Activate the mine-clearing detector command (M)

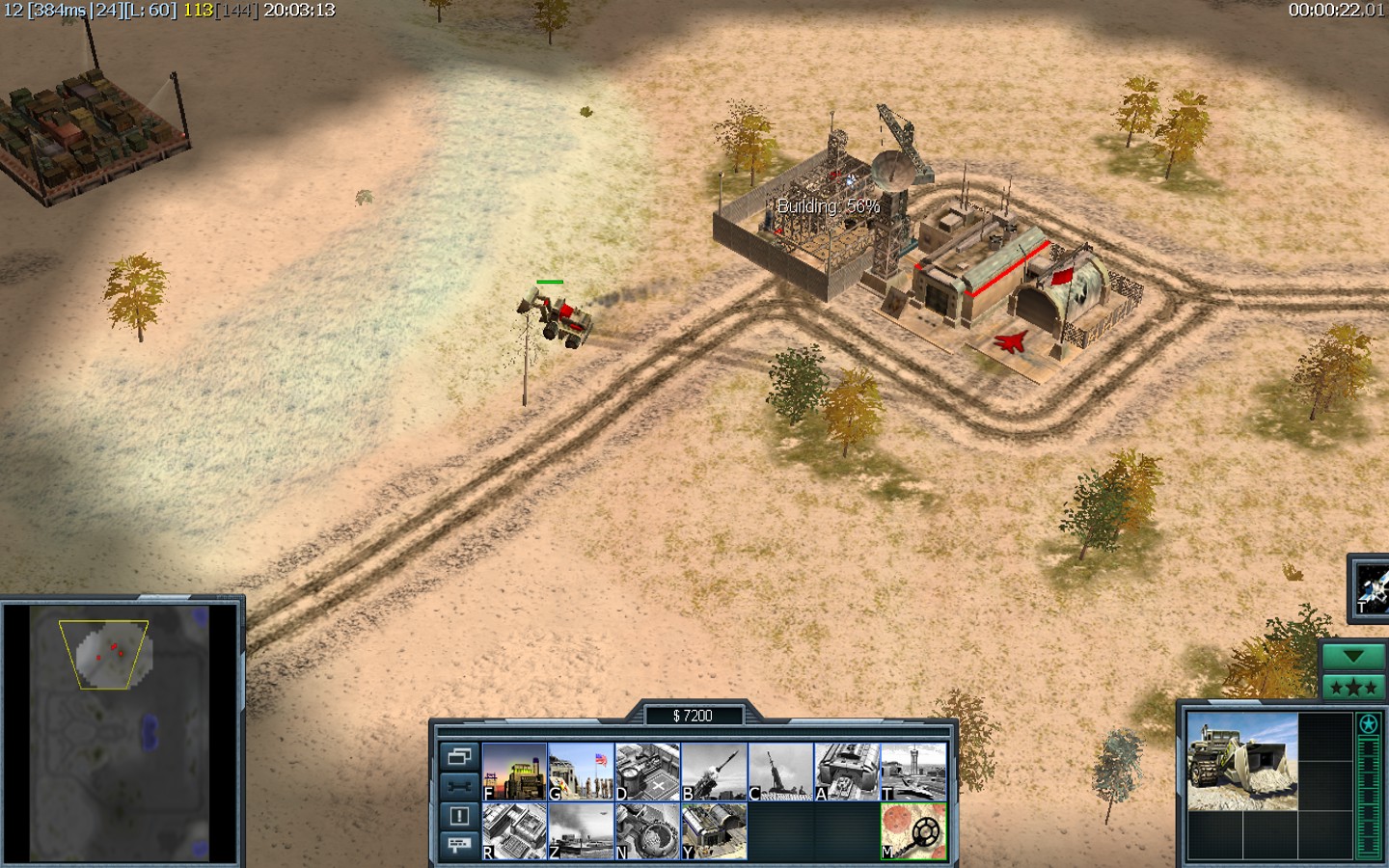[912, 831]
